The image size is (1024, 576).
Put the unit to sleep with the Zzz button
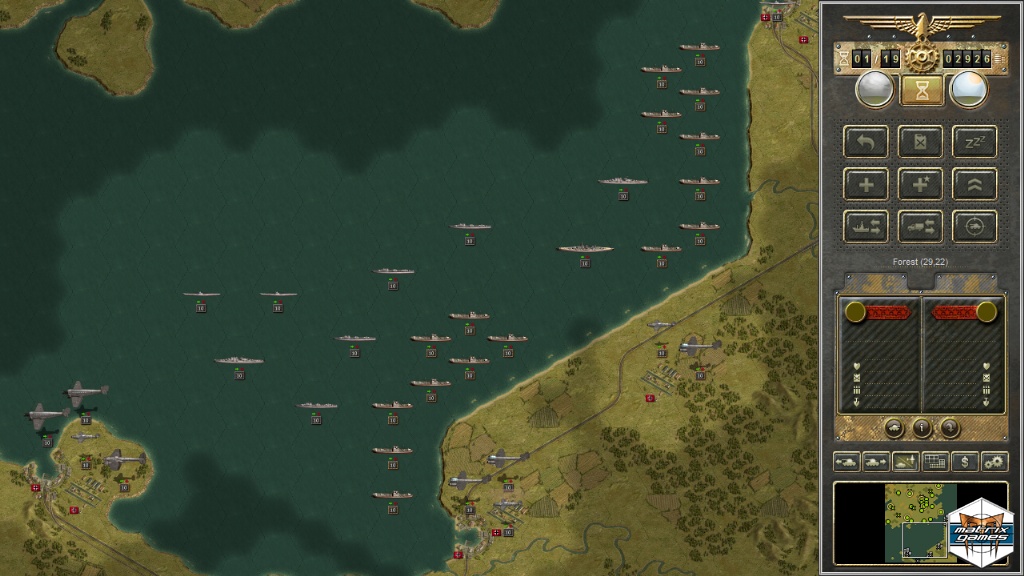pos(974,142)
